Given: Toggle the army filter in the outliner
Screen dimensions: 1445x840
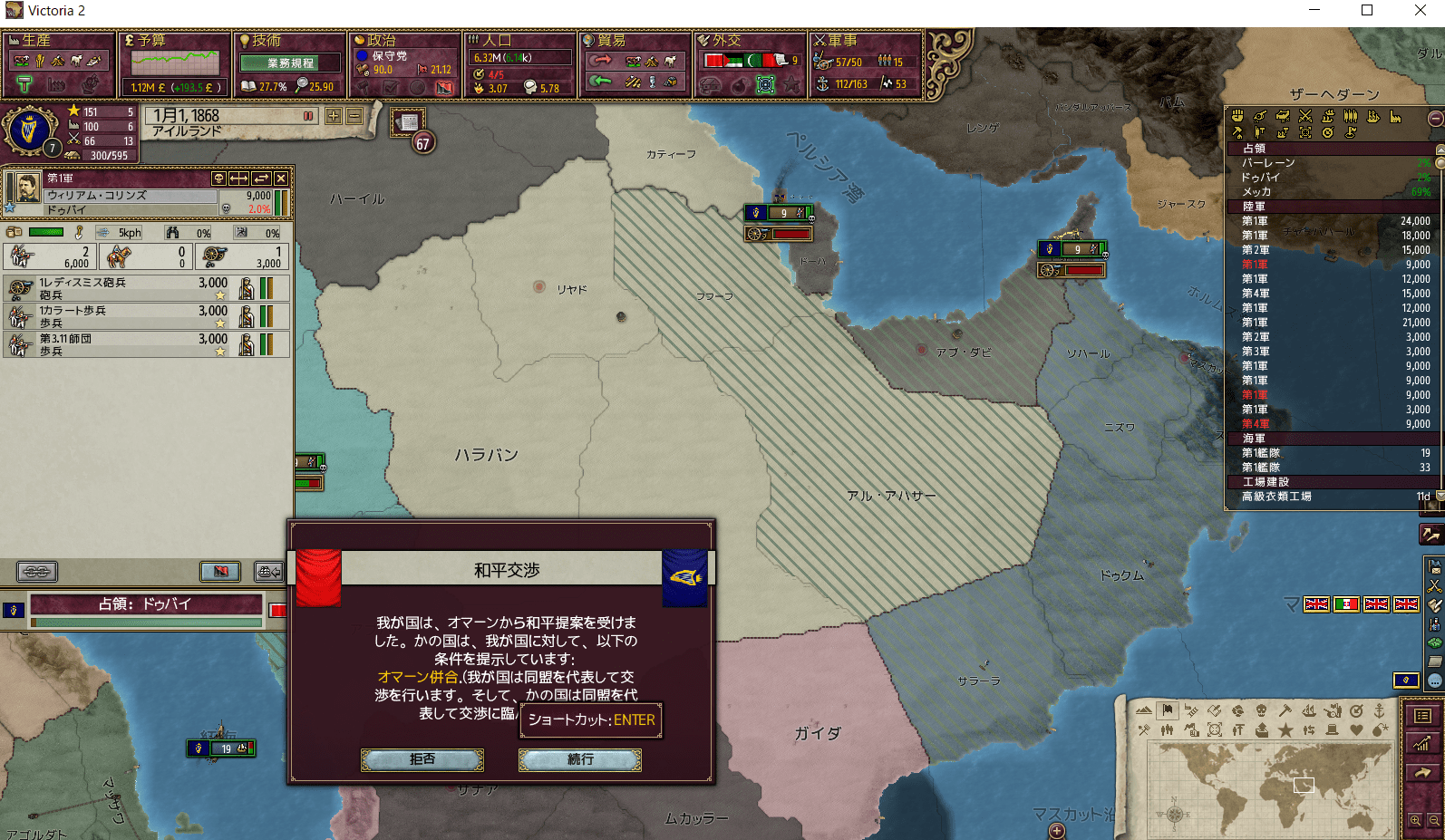Looking at the screenshot, I should tap(1352, 117).
